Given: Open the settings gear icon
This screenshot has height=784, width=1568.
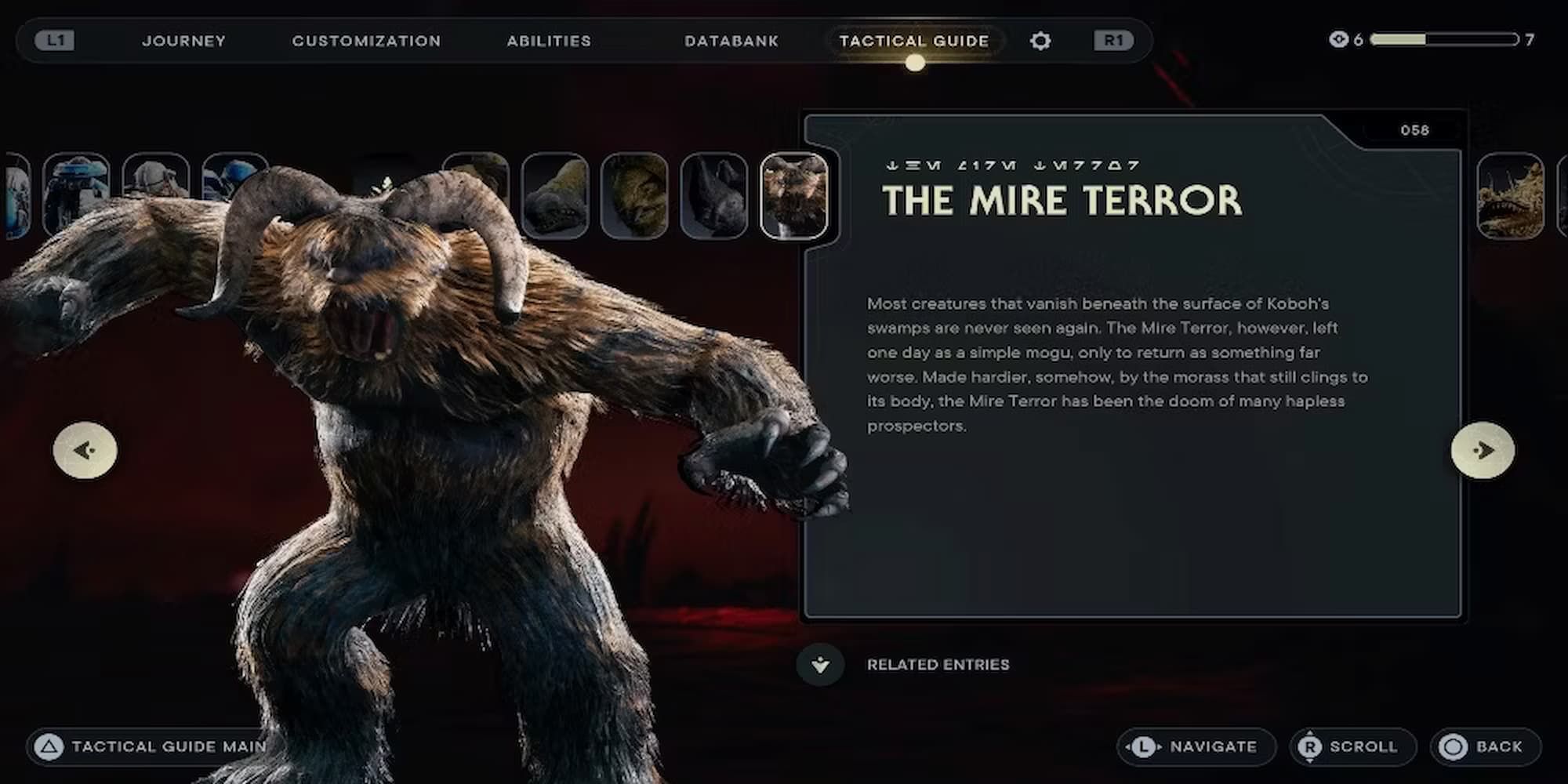Looking at the screenshot, I should tap(1040, 41).
